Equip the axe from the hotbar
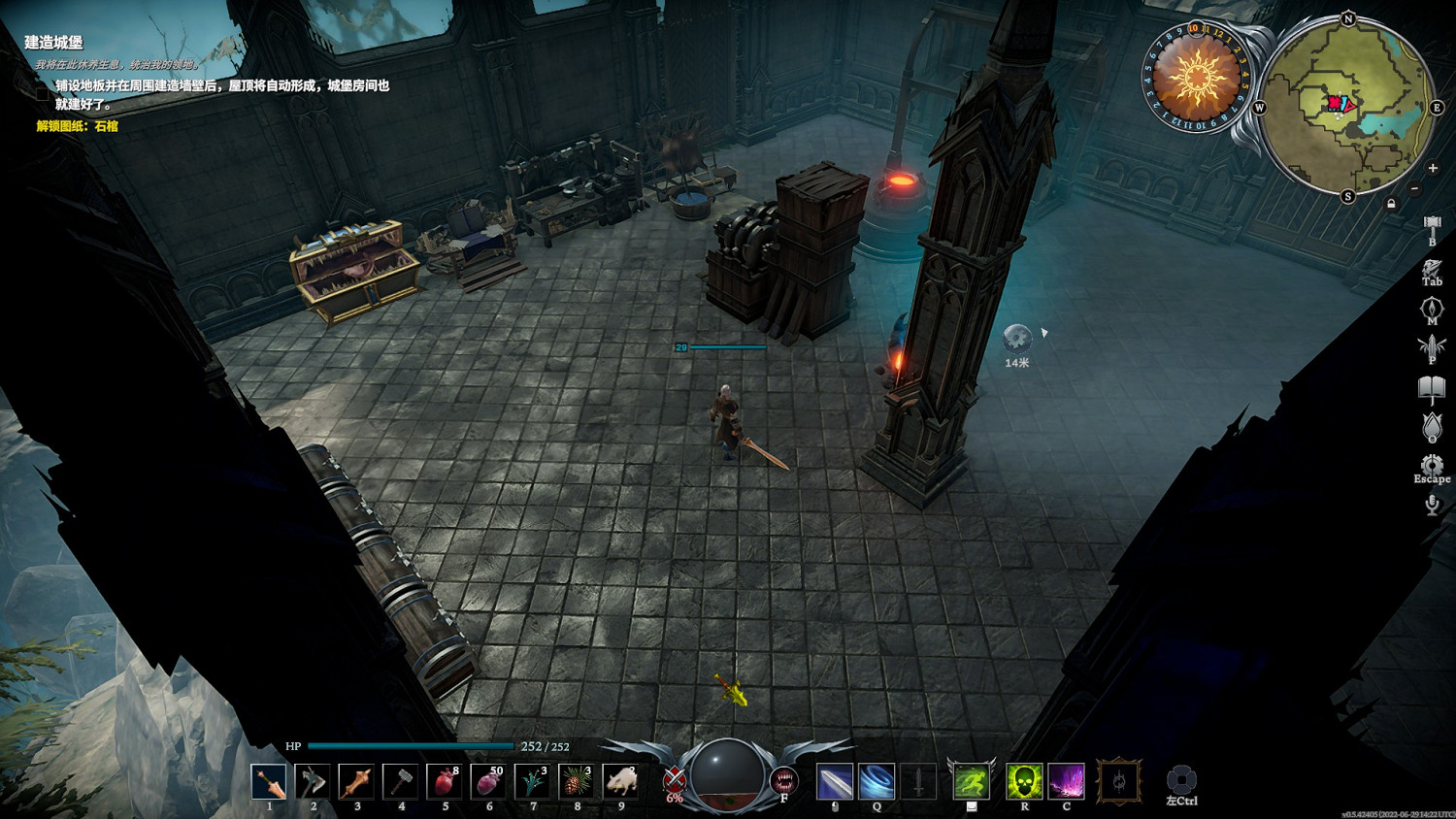1456x819 pixels. [x=313, y=781]
